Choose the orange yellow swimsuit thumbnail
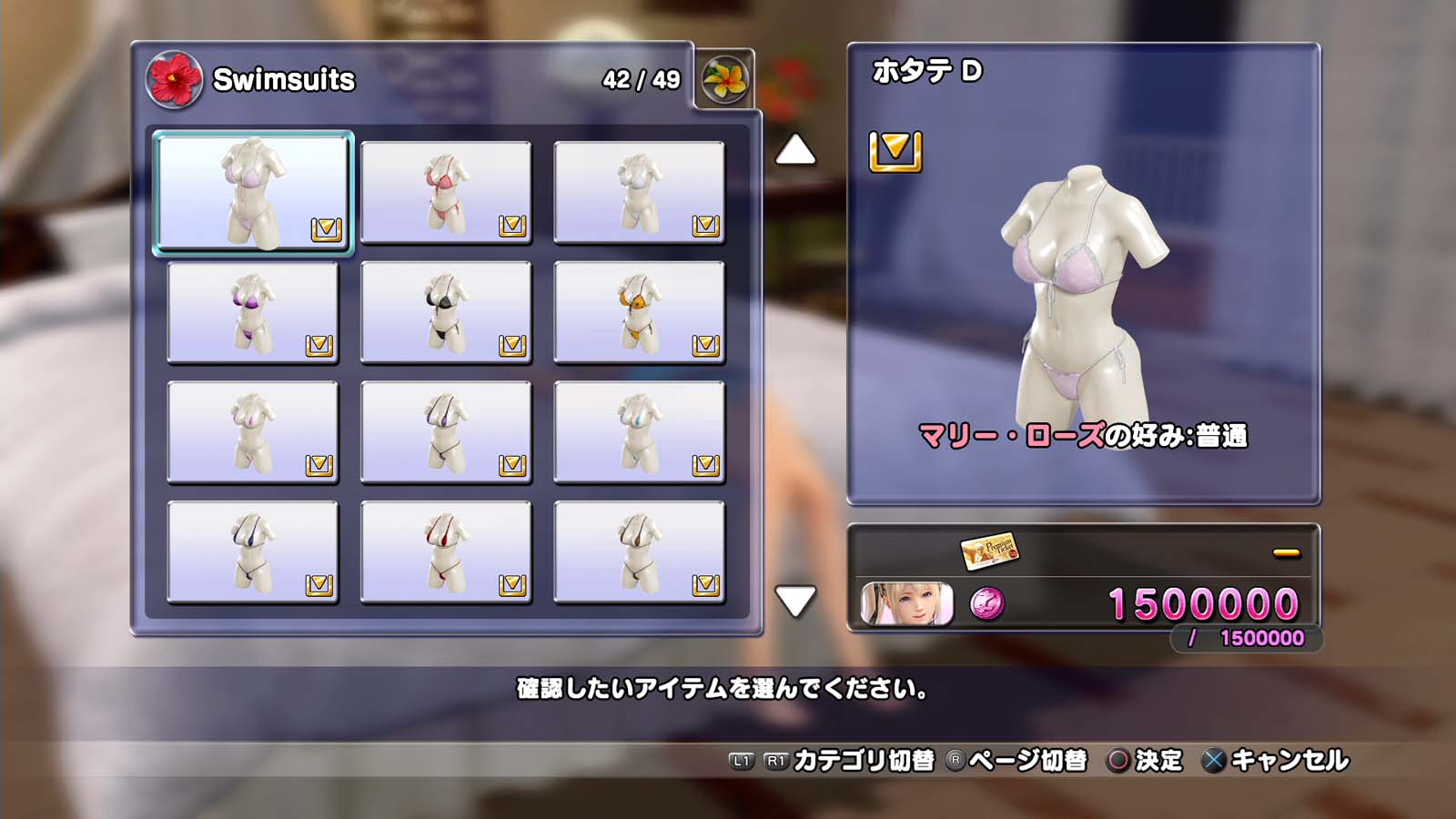The image size is (1456, 819). pyautogui.click(x=639, y=312)
